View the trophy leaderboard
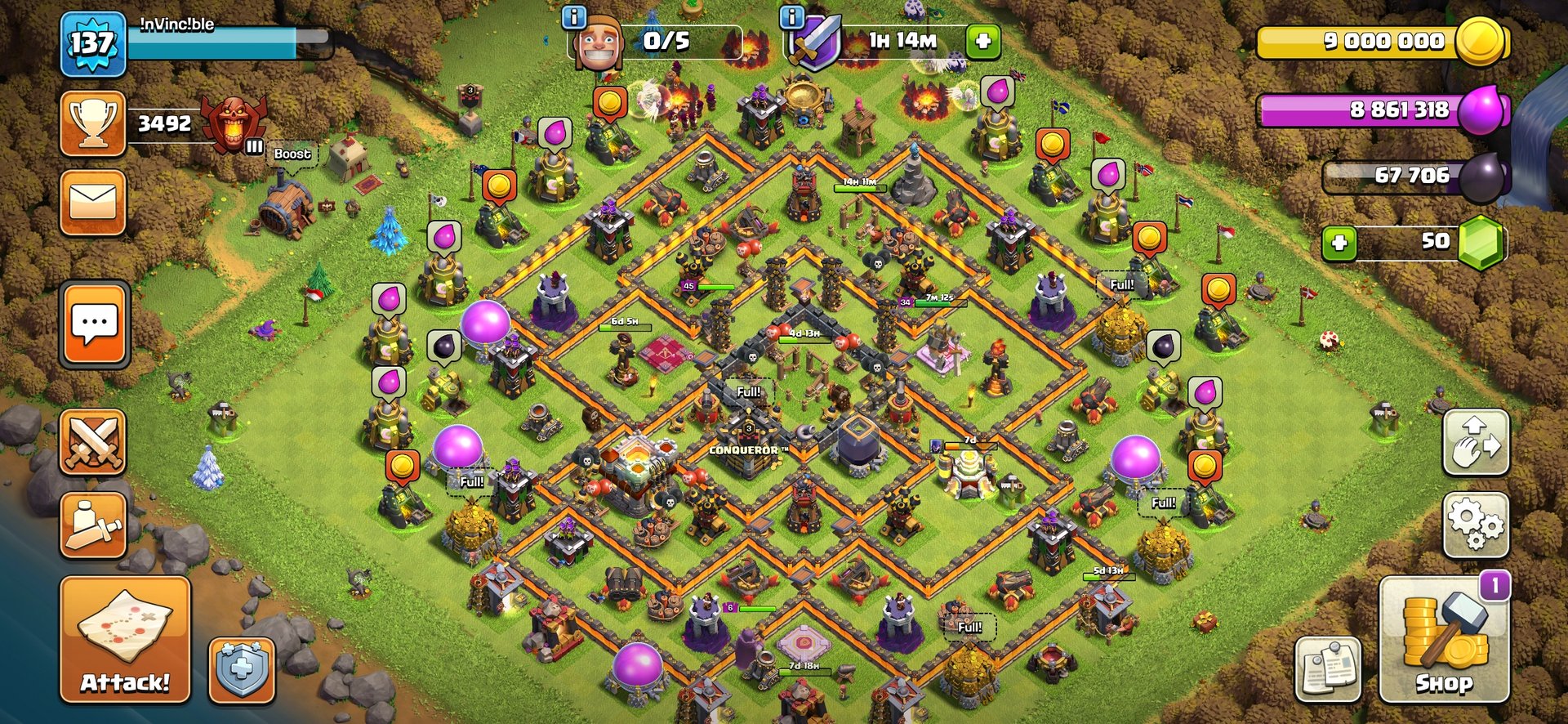Viewport: 1568px width, 724px height. coord(93,123)
